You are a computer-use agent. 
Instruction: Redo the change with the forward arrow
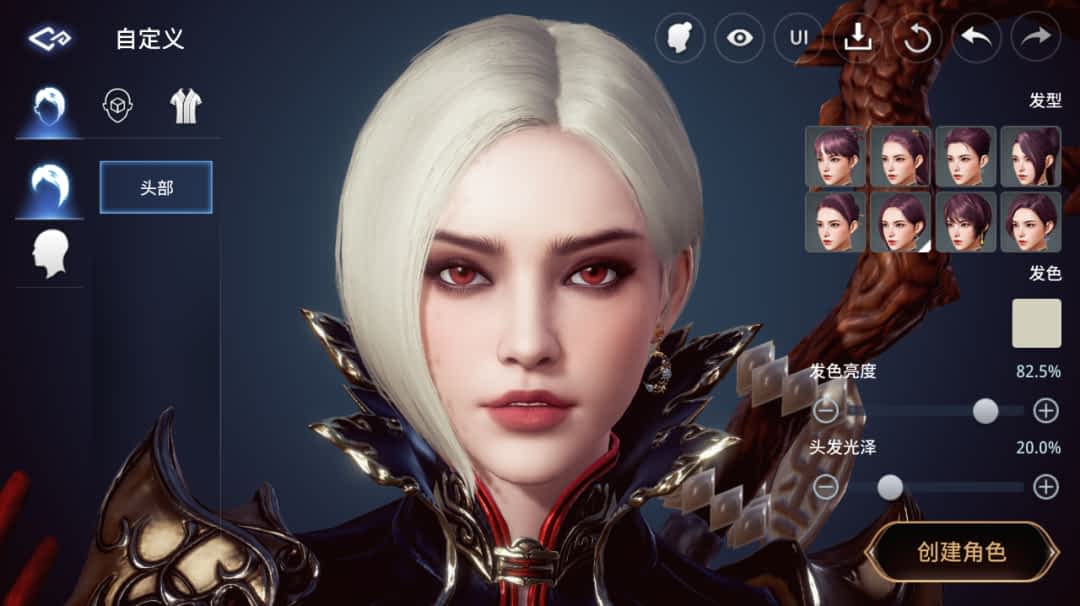coord(1035,38)
